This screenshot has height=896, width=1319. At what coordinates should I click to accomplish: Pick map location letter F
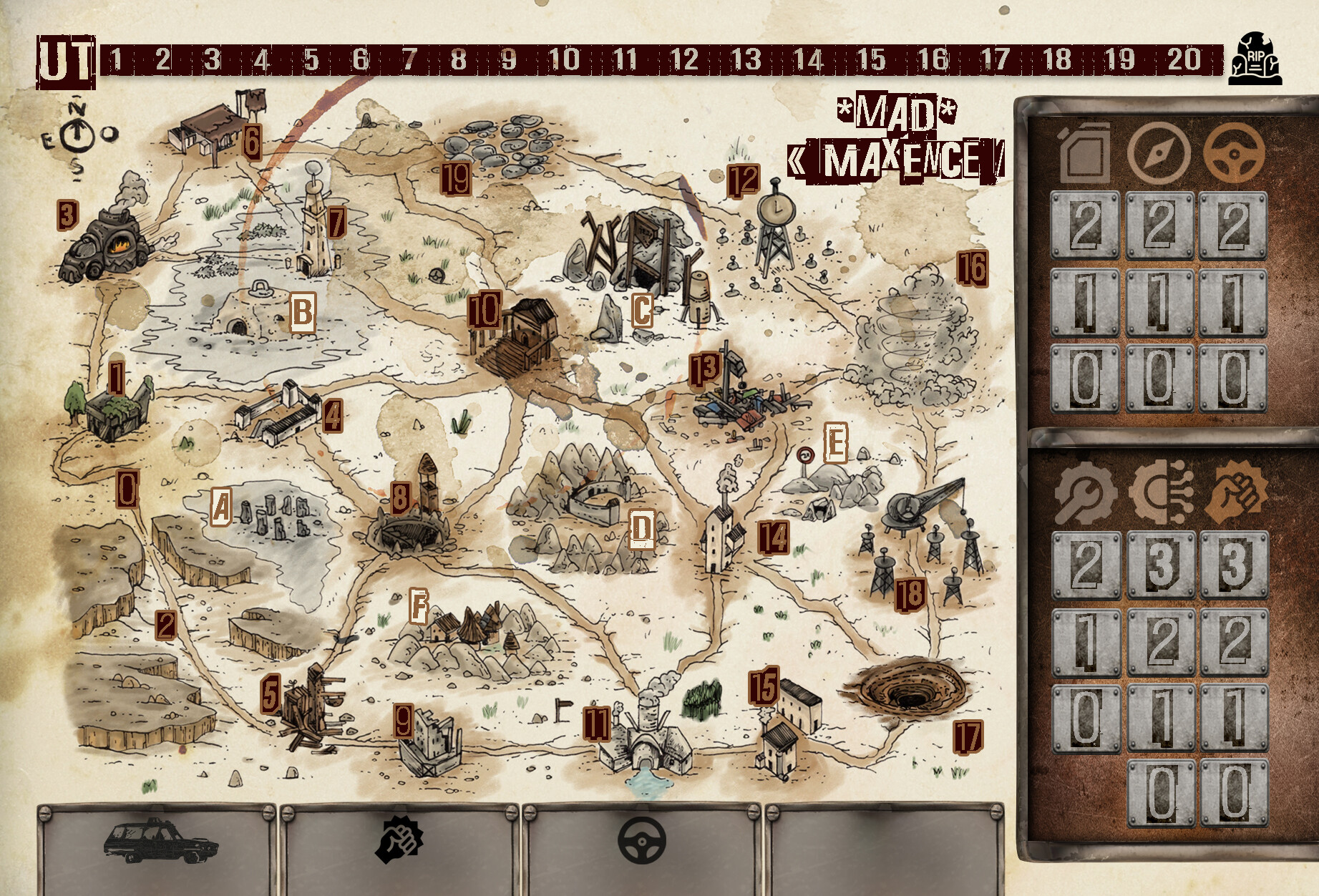pos(419,608)
